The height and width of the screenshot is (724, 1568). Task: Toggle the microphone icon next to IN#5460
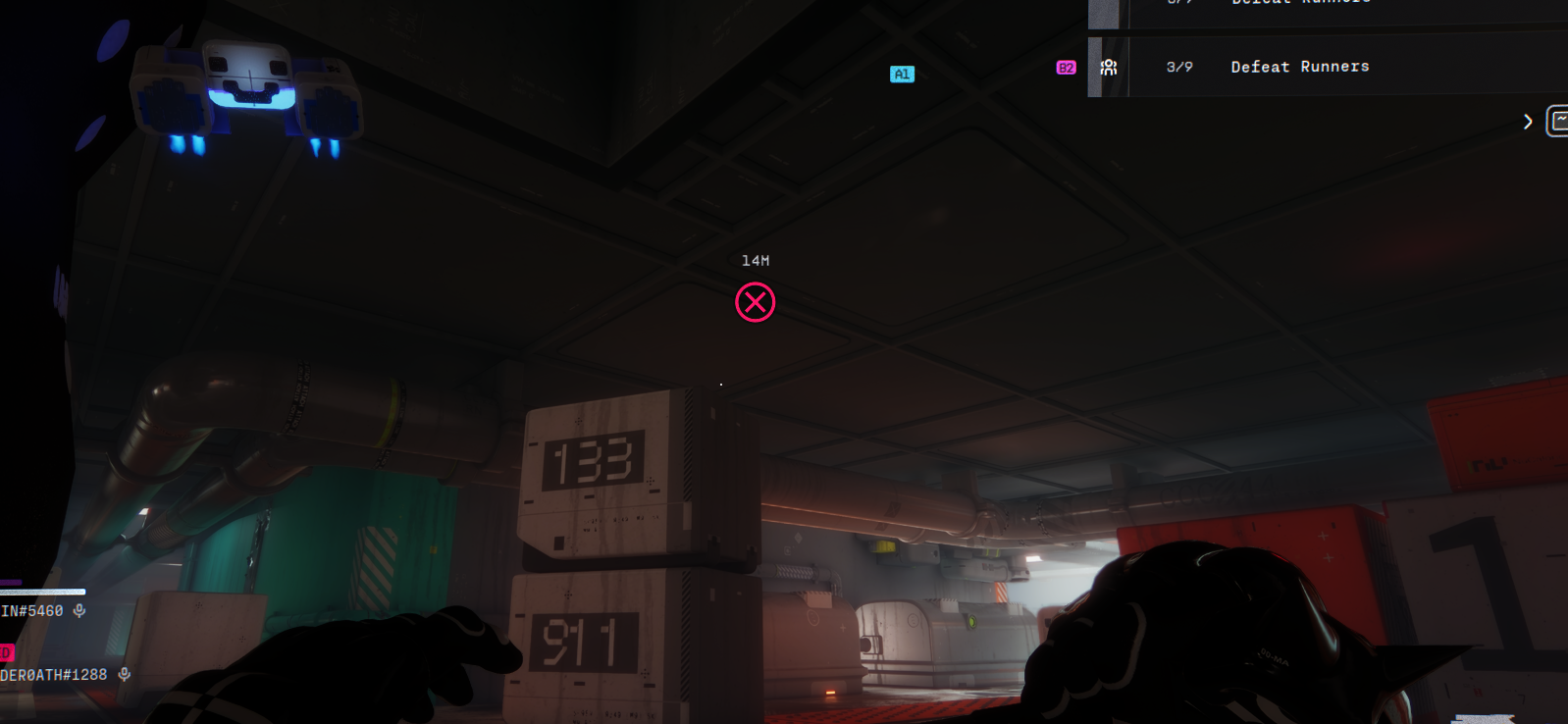click(79, 610)
